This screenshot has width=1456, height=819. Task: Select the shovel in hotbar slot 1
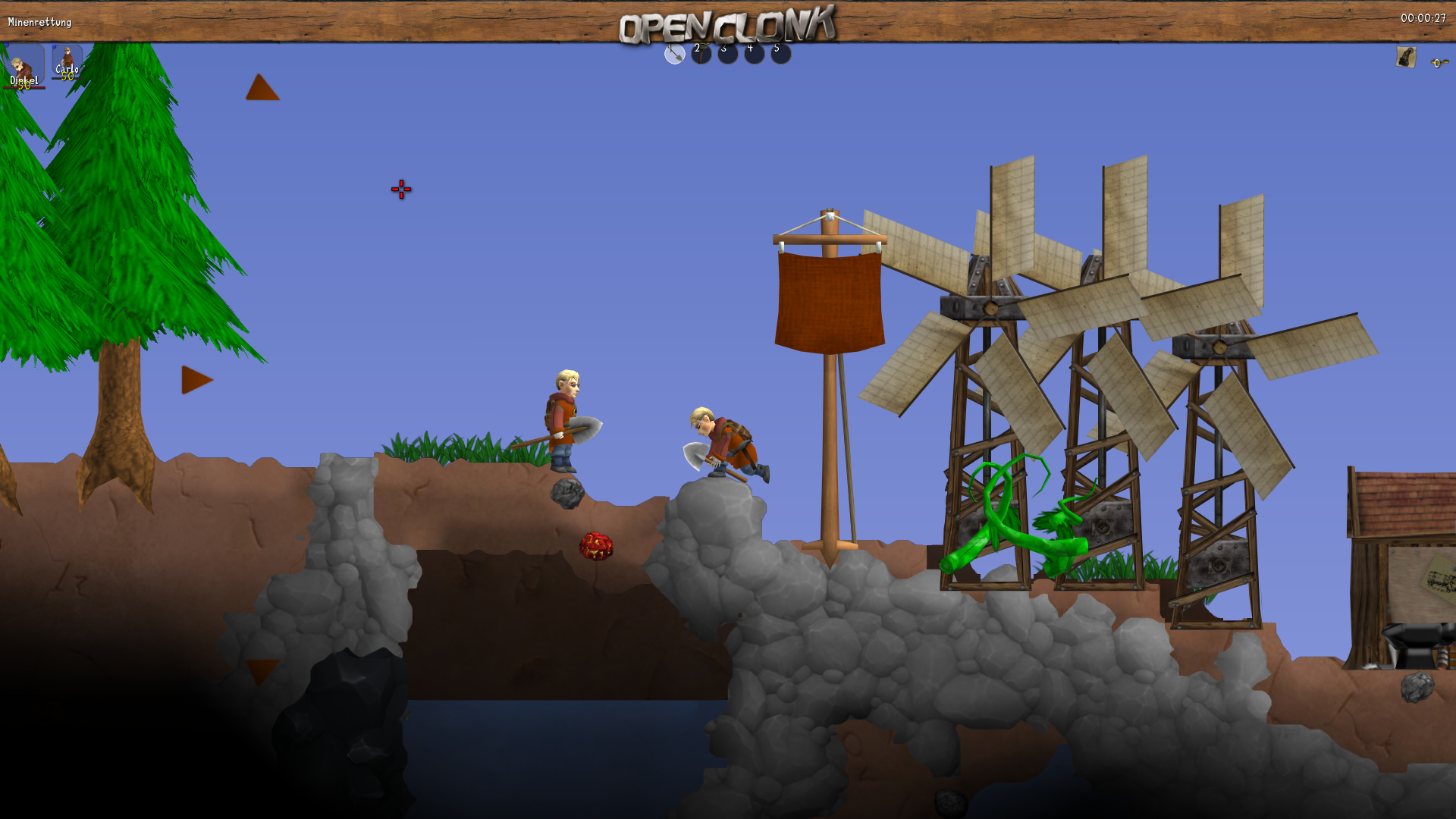click(x=674, y=53)
